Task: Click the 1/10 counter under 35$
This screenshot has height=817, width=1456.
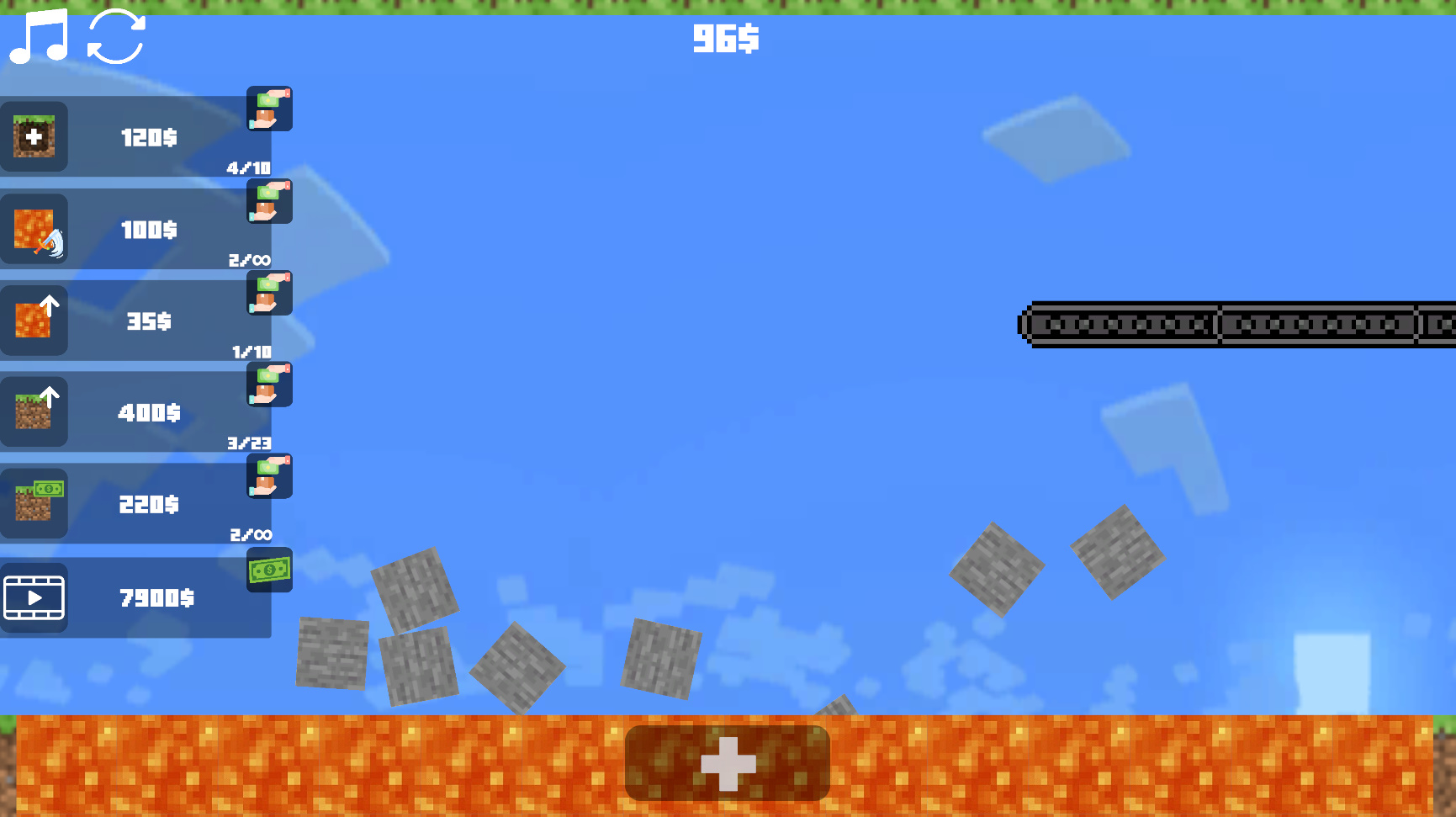Action: [250, 352]
